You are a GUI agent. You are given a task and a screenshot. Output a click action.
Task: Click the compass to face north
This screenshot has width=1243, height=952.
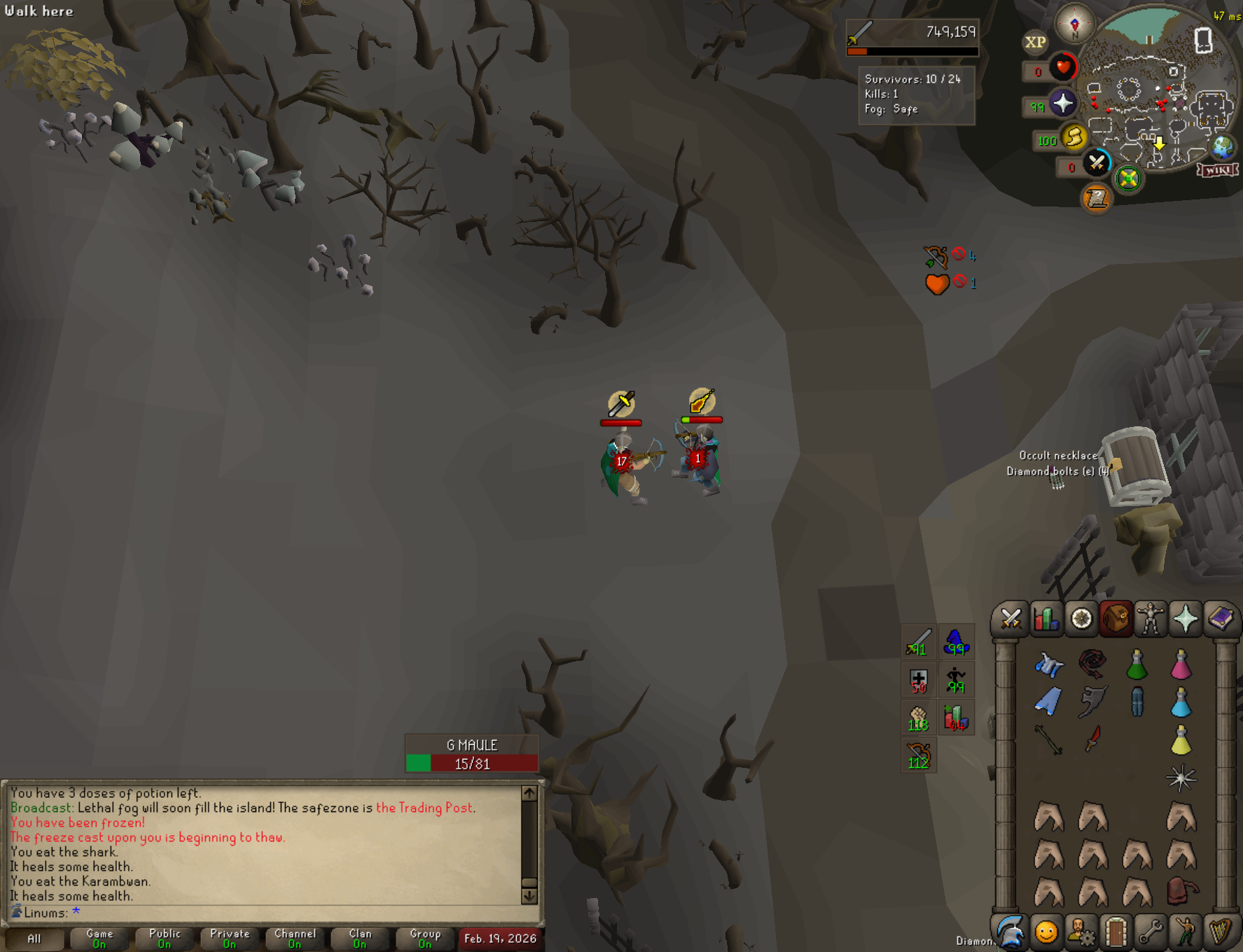(1074, 24)
